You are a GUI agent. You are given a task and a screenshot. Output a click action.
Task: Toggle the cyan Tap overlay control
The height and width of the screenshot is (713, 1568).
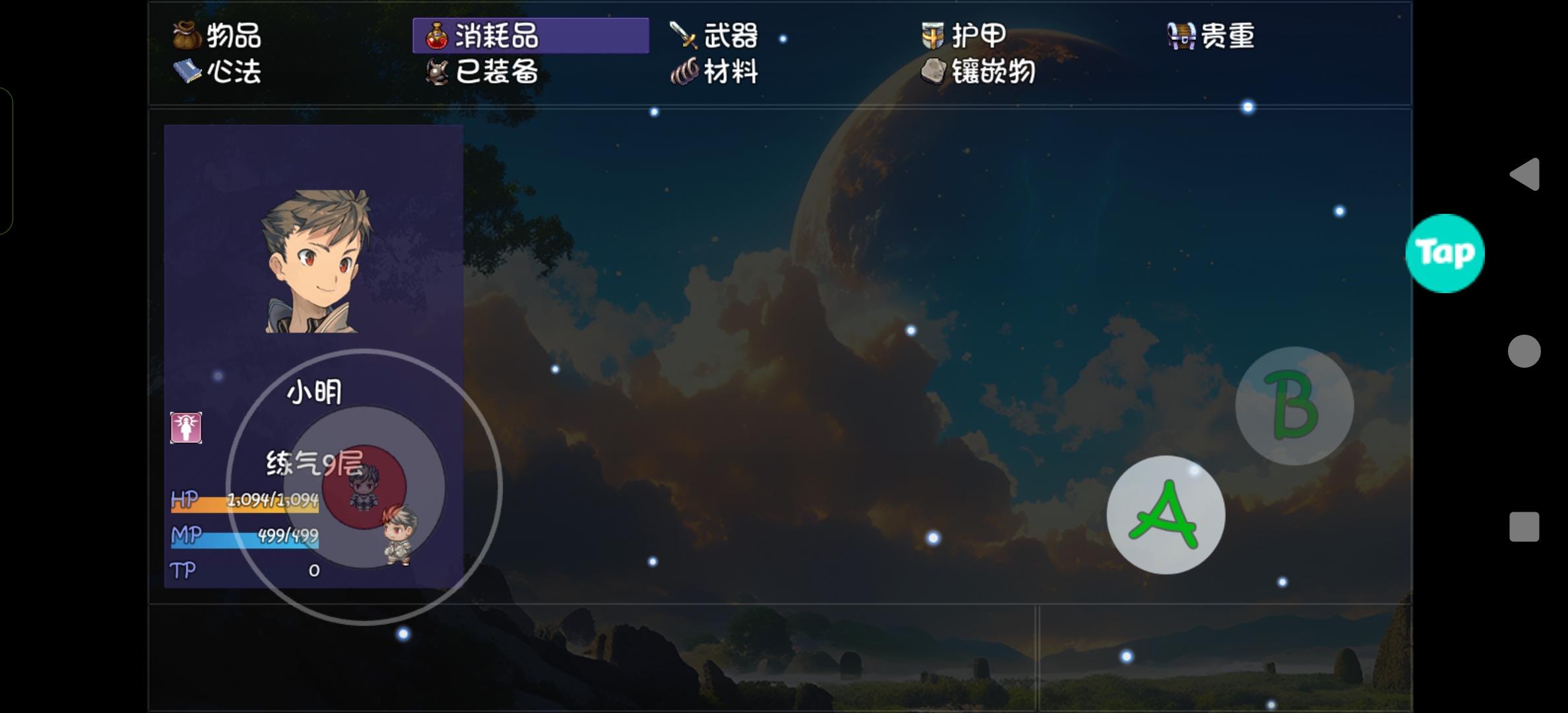point(1447,252)
